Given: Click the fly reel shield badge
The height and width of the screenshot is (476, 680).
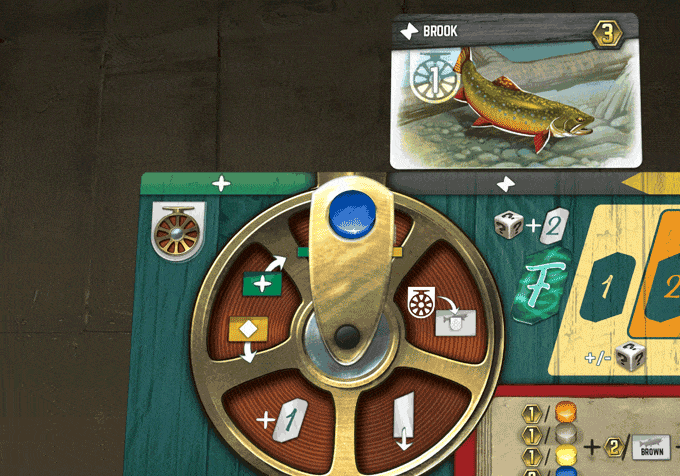Looking at the screenshot, I should pyautogui.click(x=177, y=233).
